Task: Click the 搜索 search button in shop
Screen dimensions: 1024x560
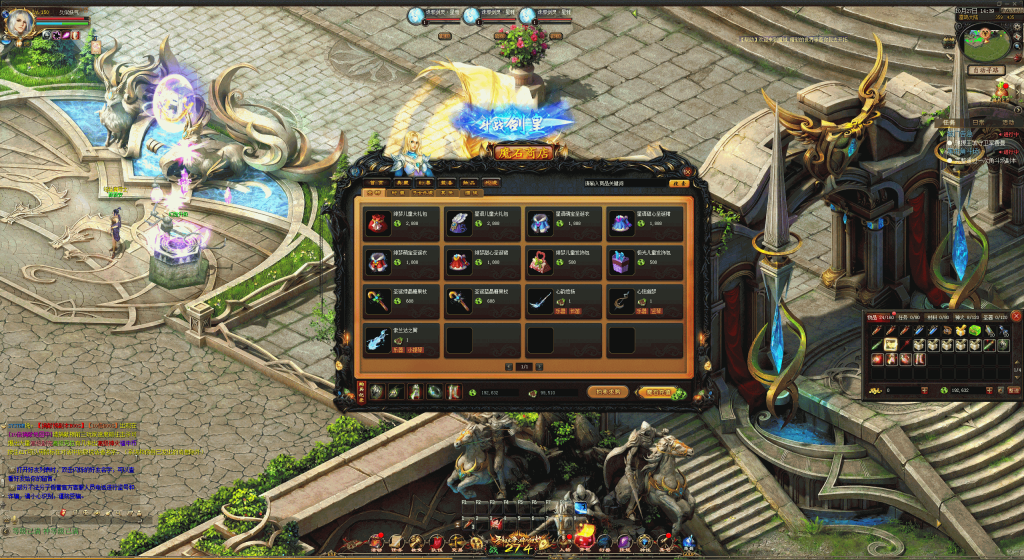Action: coord(678,184)
